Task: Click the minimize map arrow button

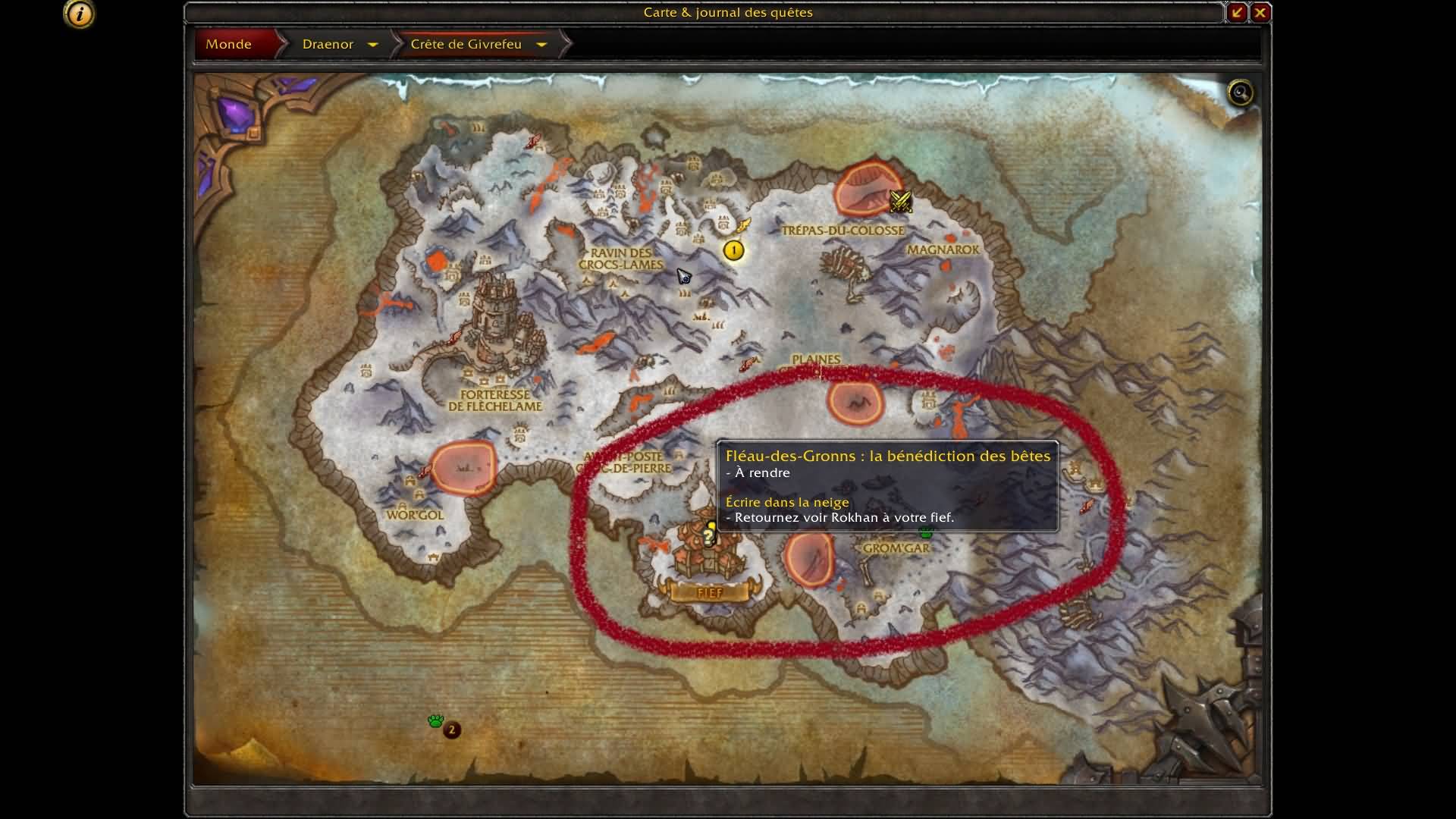Action: [1237, 12]
